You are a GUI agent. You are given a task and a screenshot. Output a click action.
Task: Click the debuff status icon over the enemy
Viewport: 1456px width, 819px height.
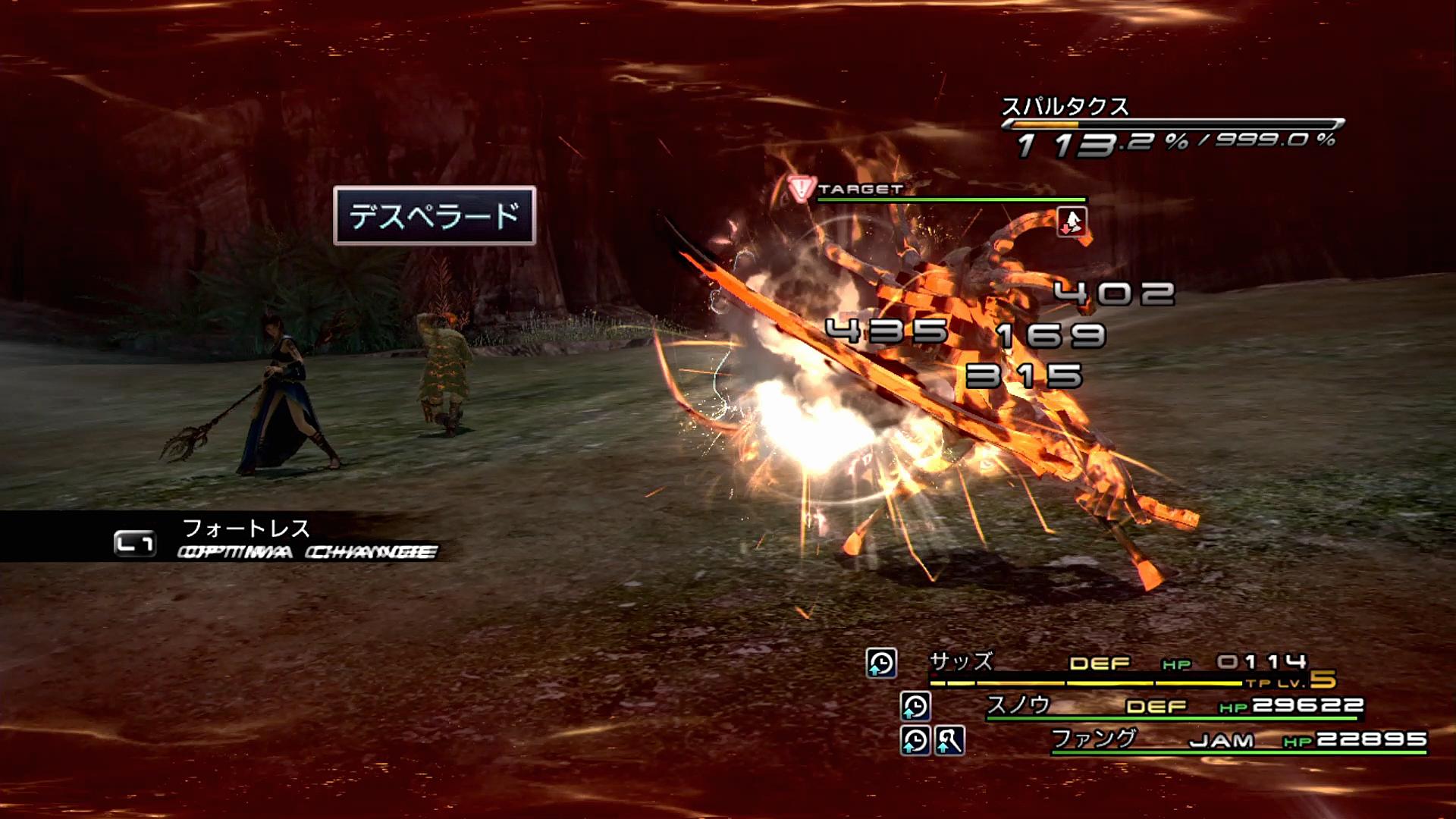coord(1072,222)
